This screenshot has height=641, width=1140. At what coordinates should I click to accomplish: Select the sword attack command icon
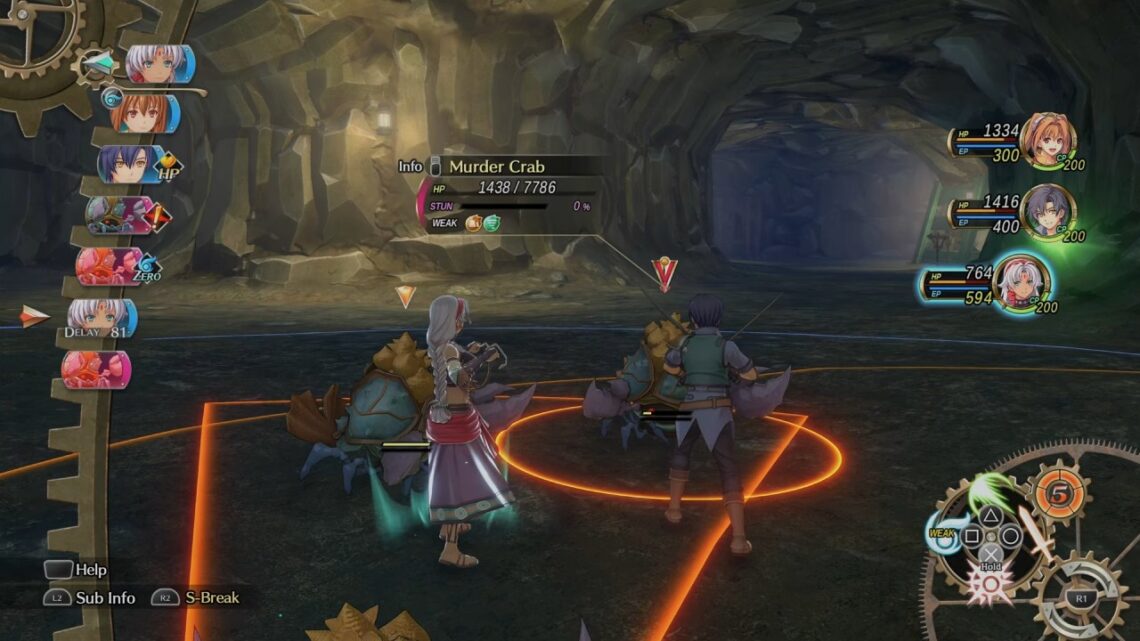coord(1035,533)
